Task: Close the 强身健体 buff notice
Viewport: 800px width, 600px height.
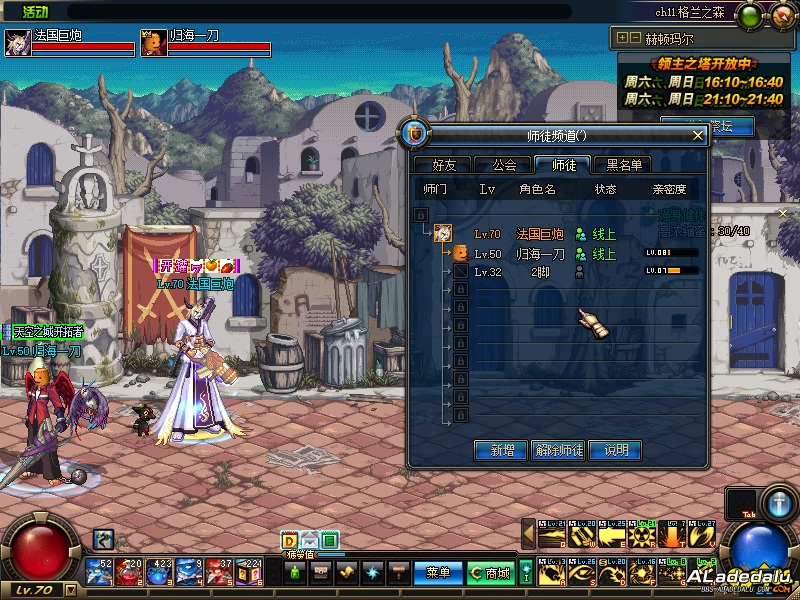Action: 783,213
